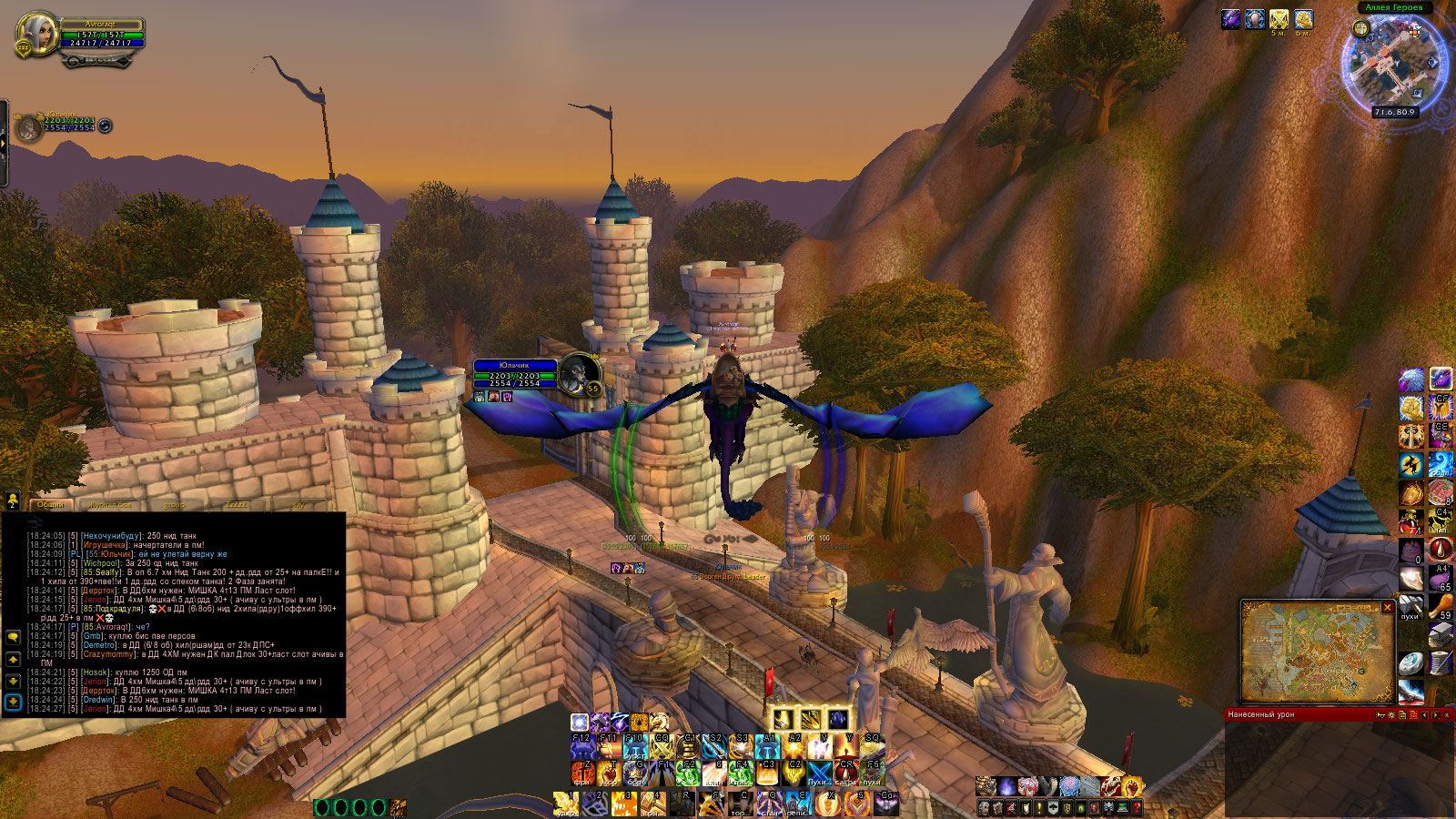Use the crossed blue swords ability
This screenshot has width=1456, height=819.
point(819,773)
